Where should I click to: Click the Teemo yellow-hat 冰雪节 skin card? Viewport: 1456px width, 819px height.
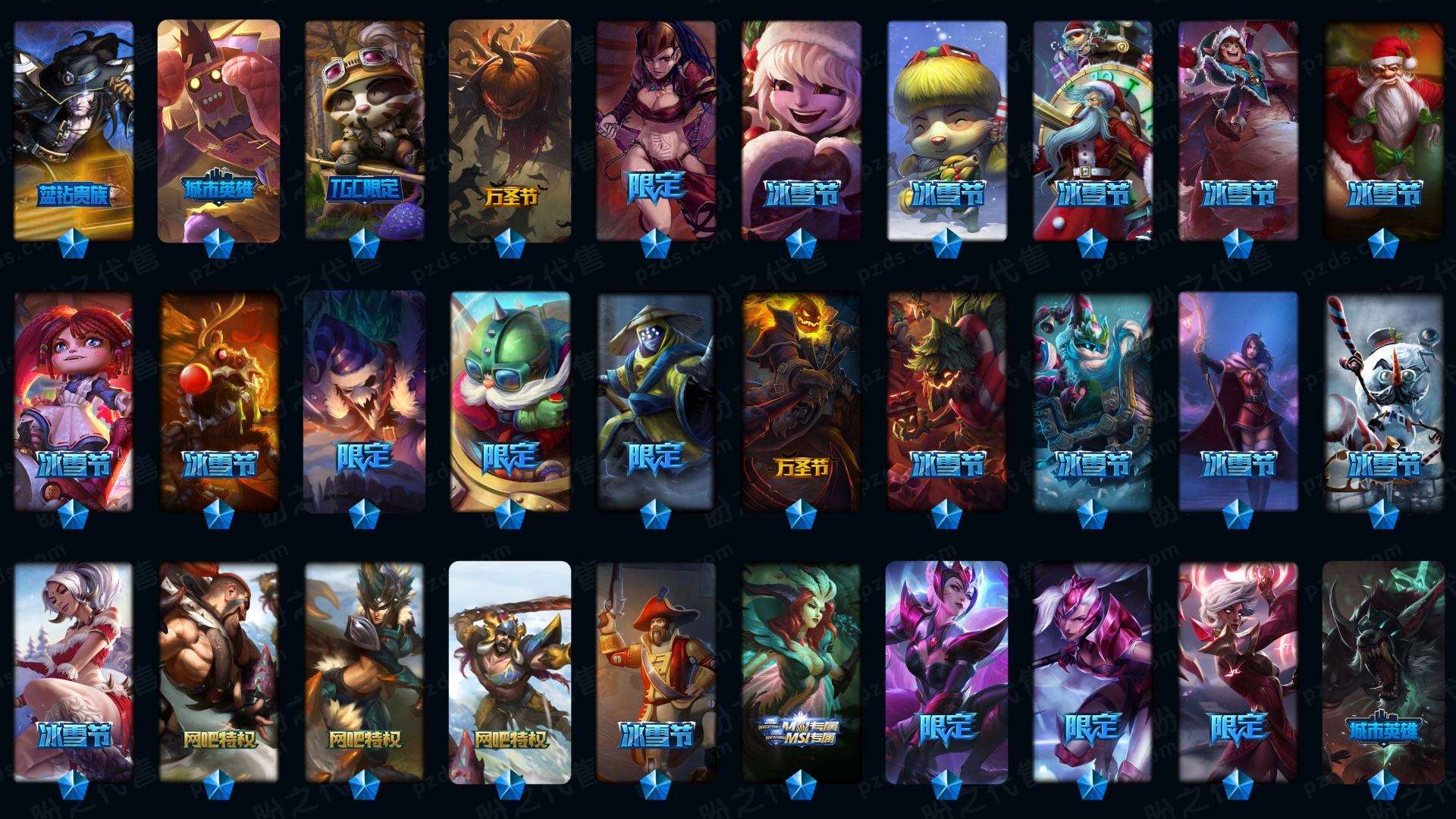[947, 130]
